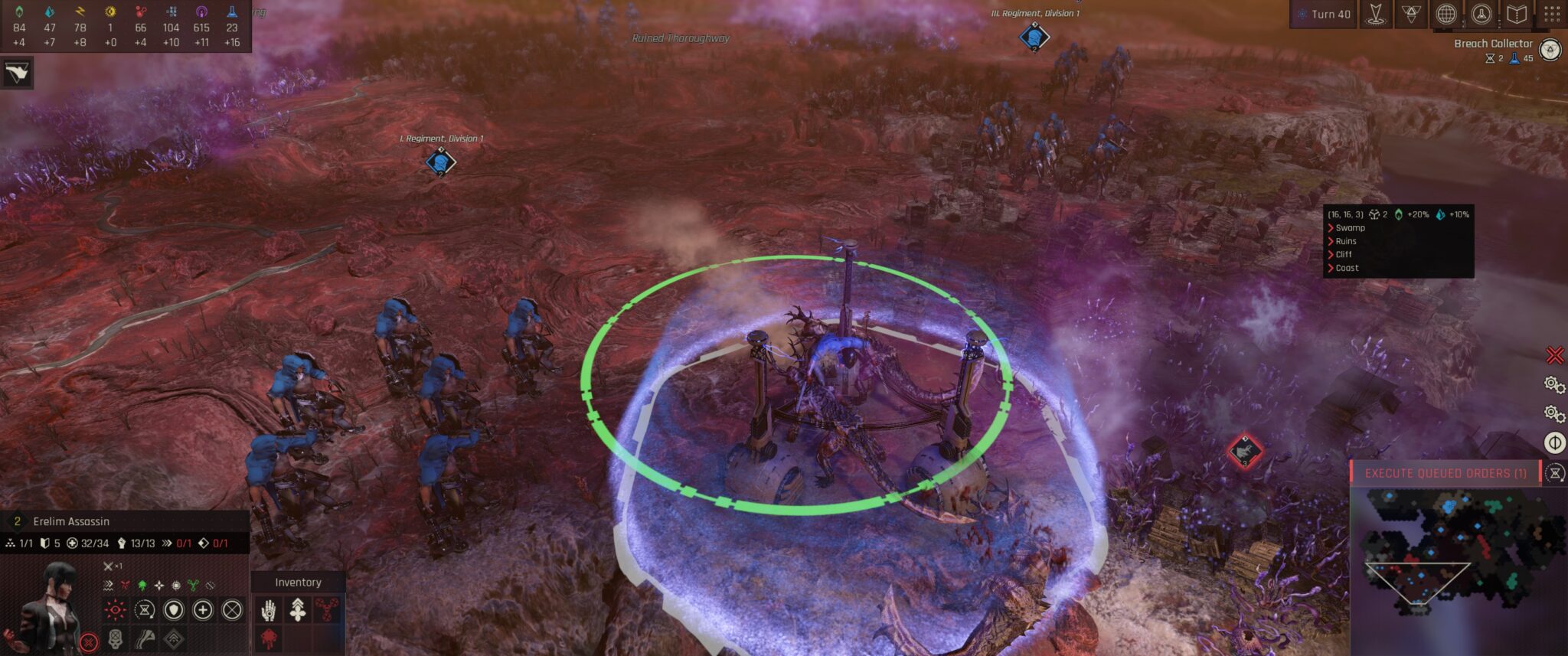Activate the plus-circle heal ability
Image resolution: width=1568 pixels, height=656 pixels.
tap(203, 610)
